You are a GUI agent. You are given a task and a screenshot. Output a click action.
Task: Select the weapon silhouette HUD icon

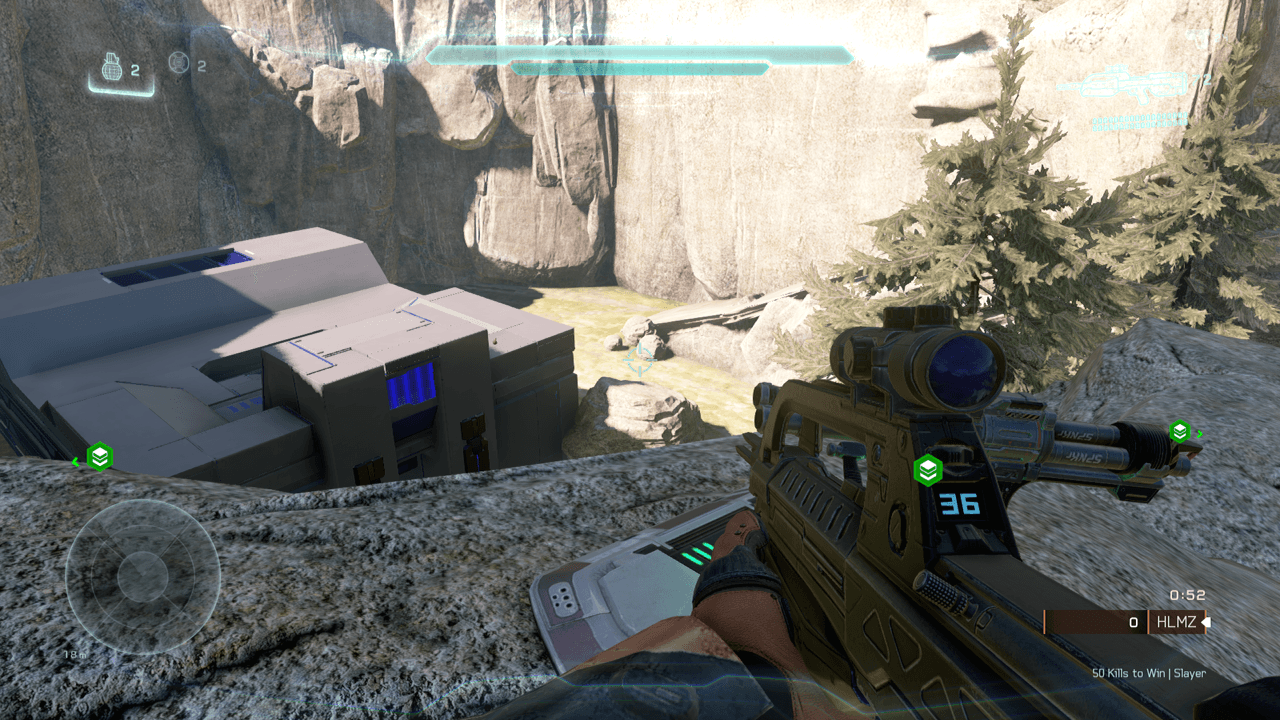click(1123, 84)
